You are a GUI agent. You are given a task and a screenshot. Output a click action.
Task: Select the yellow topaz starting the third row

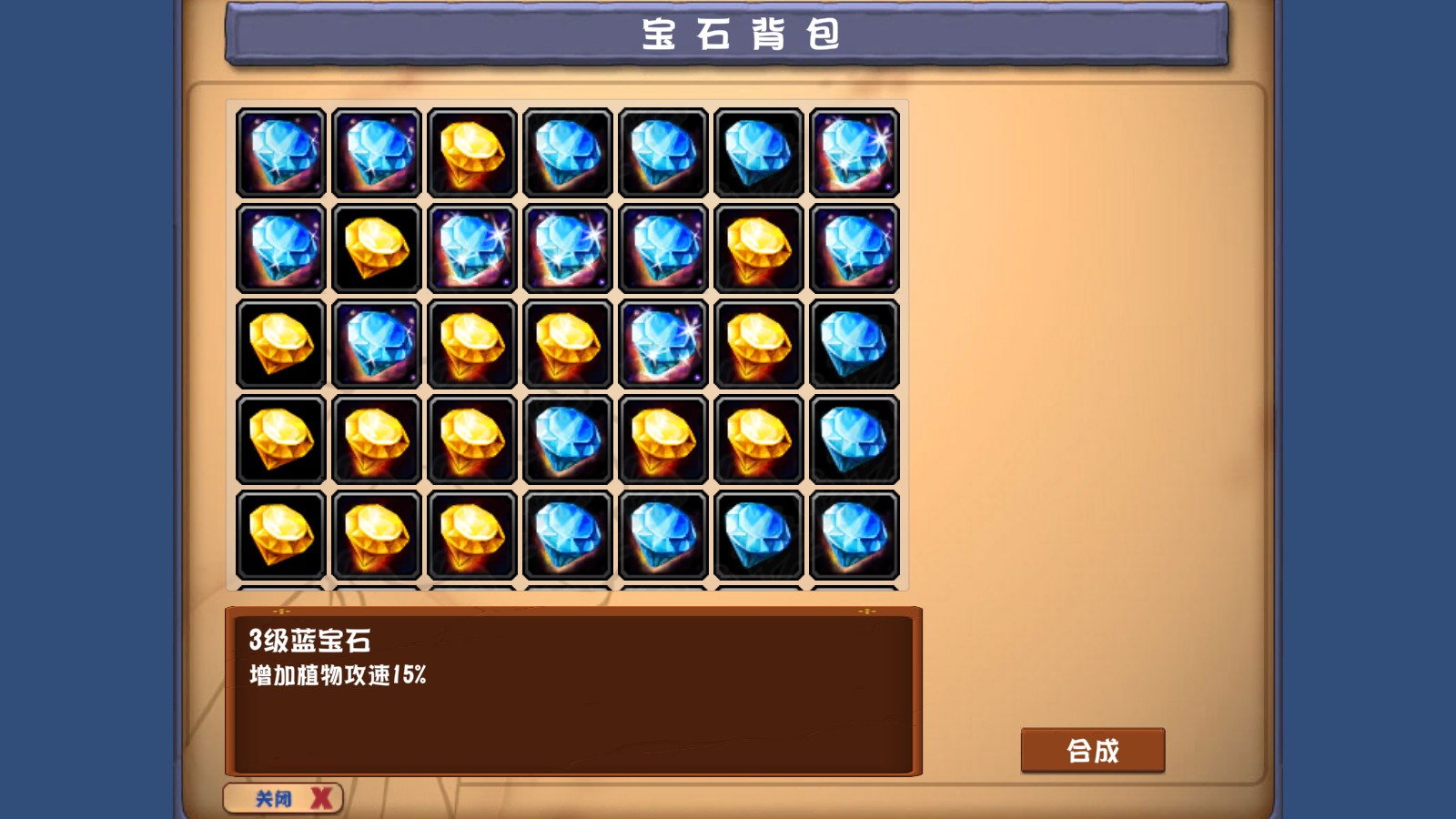pyautogui.click(x=279, y=343)
